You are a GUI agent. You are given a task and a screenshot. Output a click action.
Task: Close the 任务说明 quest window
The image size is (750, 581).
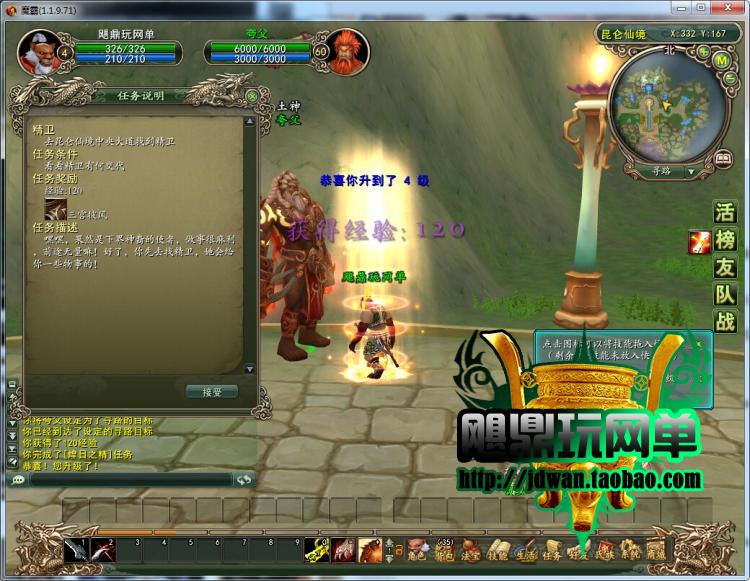click(252, 96)
